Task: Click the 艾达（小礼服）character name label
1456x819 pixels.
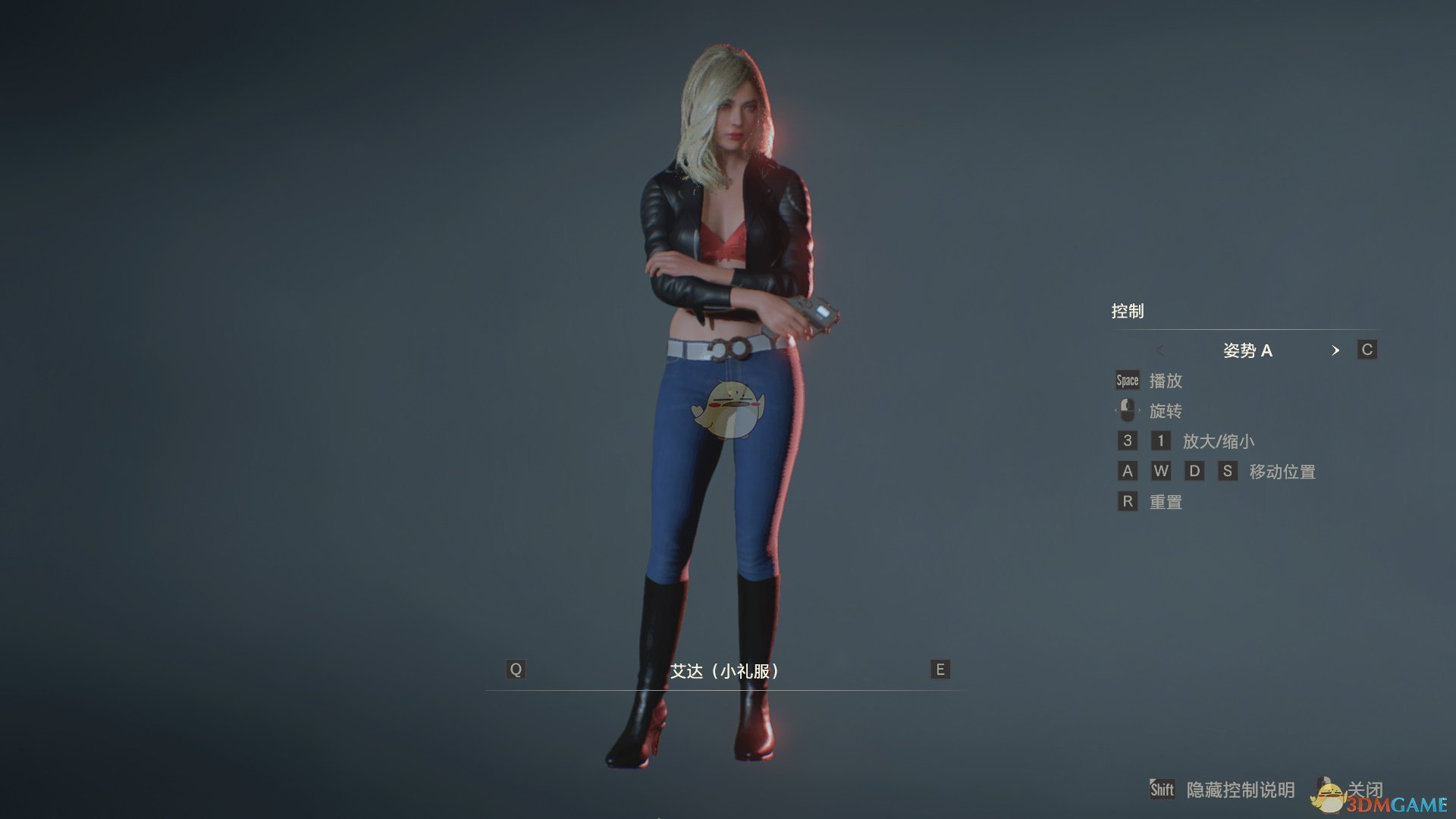Action: (724, 670)
